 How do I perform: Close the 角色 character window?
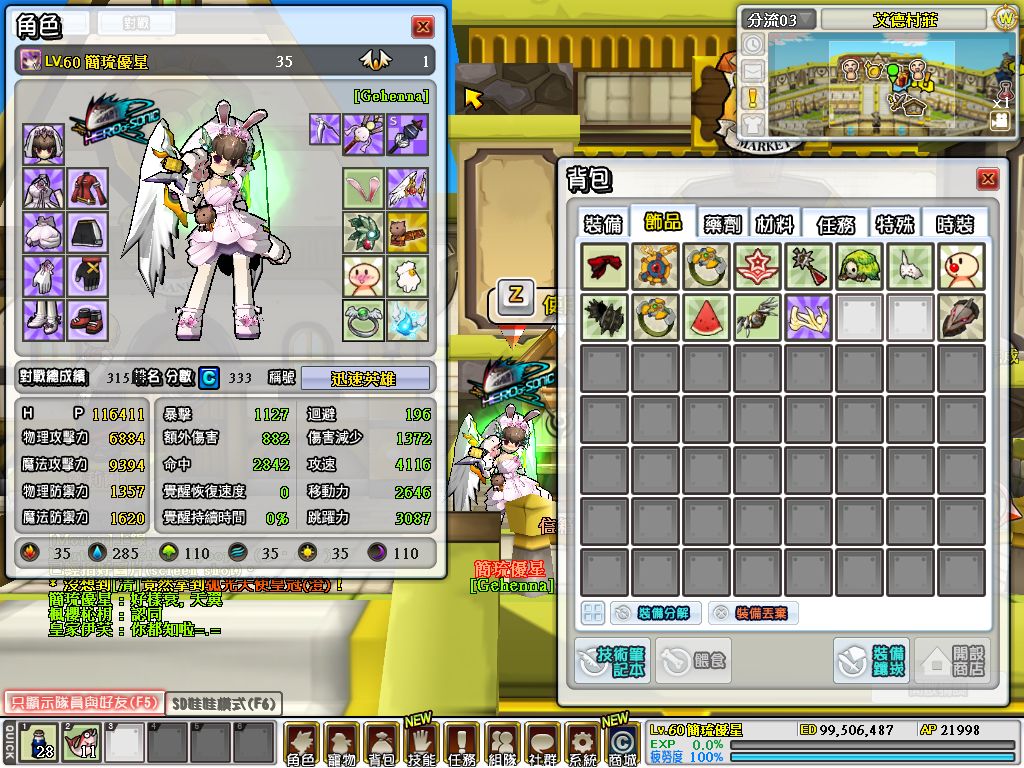pyautogui.click(x=423, y=27)
